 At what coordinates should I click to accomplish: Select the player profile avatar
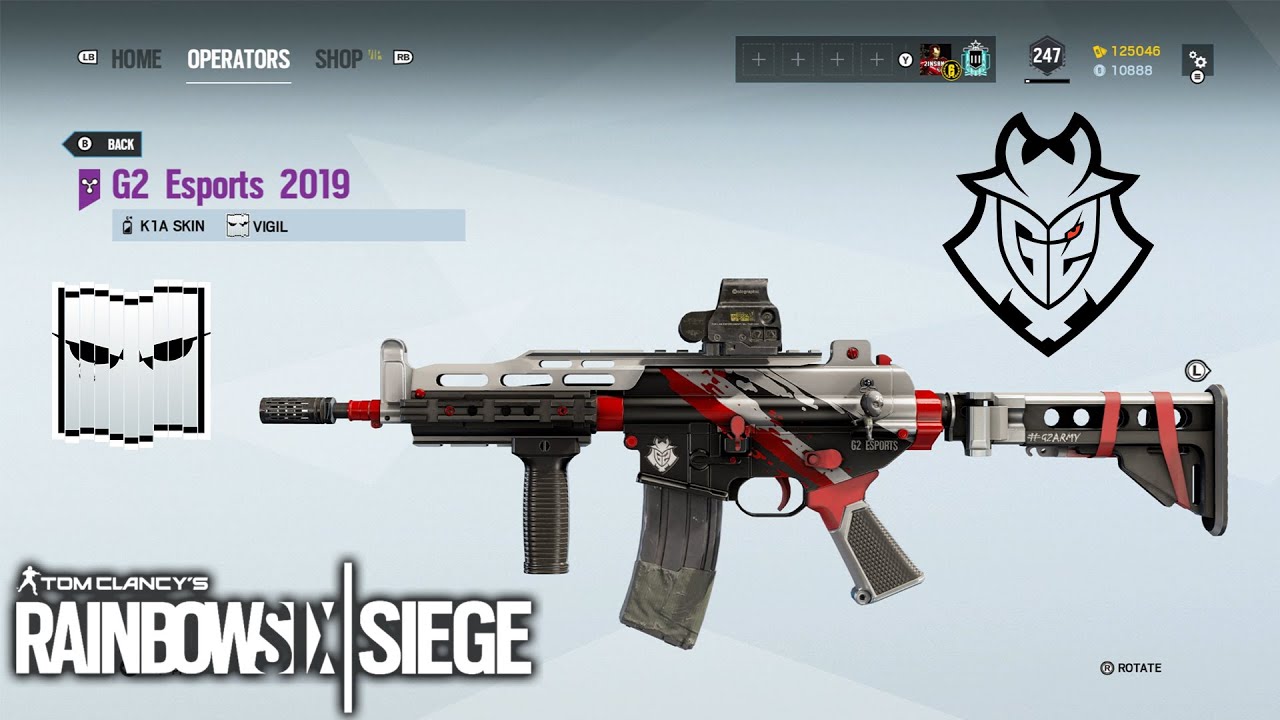click(937, 59)
